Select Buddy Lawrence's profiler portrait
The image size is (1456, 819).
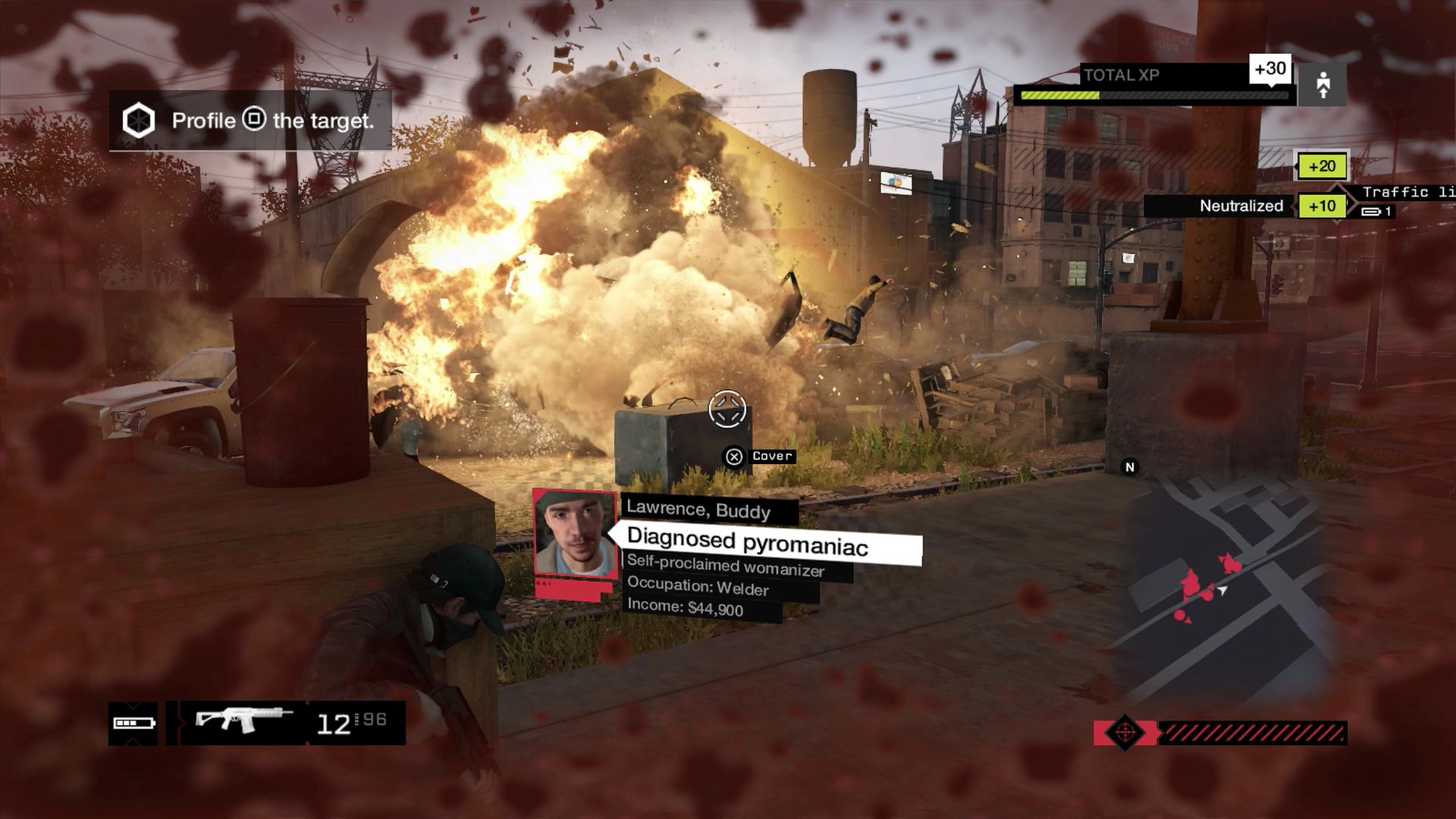tap(575, 534)
